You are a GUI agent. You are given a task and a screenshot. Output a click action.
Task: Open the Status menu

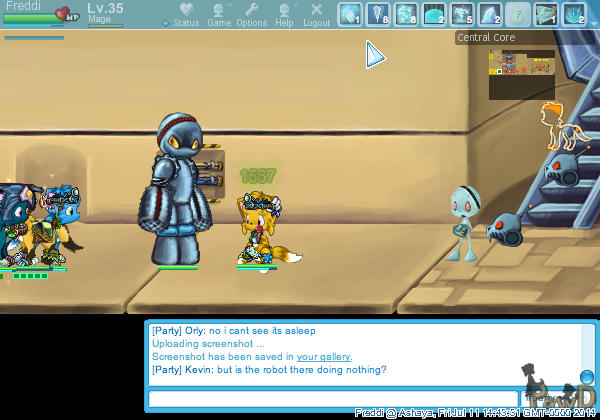[185, 14]
